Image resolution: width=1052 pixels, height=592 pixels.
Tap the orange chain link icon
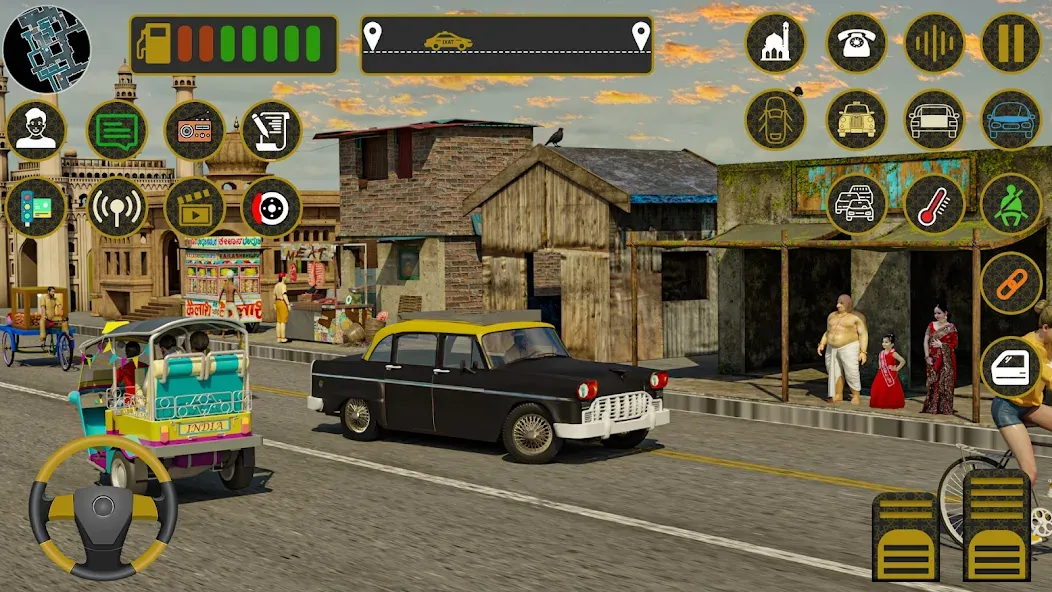coord(1011,283)
